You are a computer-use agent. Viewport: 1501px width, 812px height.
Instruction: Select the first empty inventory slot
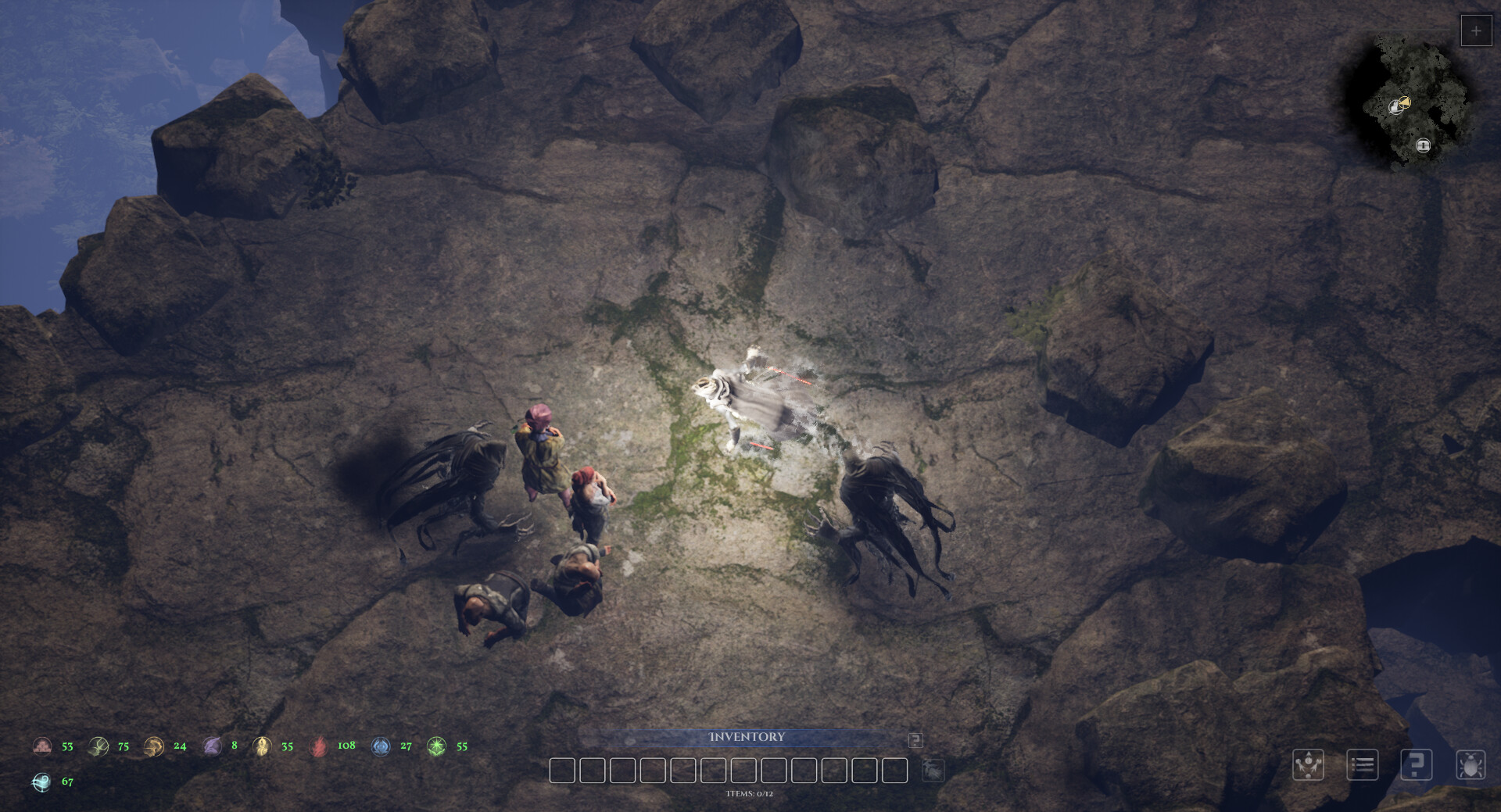tap(563, 771)
